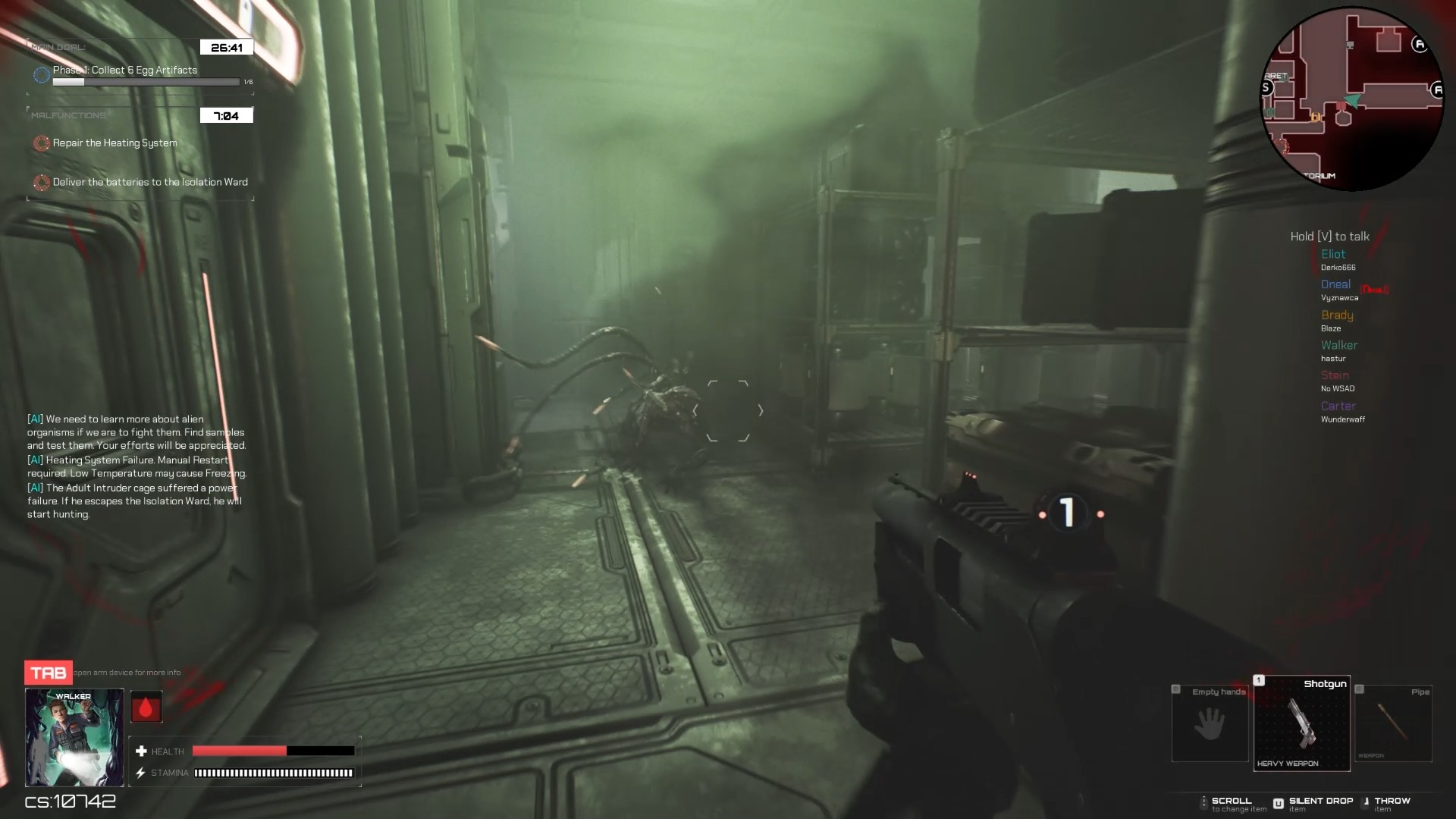Select the player name Eliot in the roster

coord(1333,254)
